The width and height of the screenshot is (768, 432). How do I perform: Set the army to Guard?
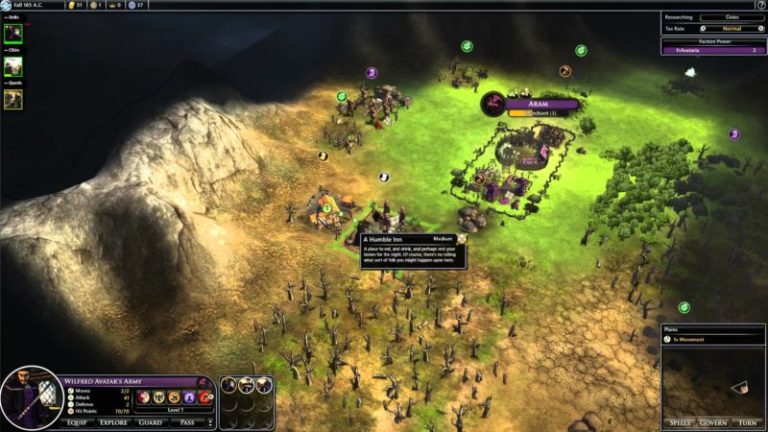[152, 422]
